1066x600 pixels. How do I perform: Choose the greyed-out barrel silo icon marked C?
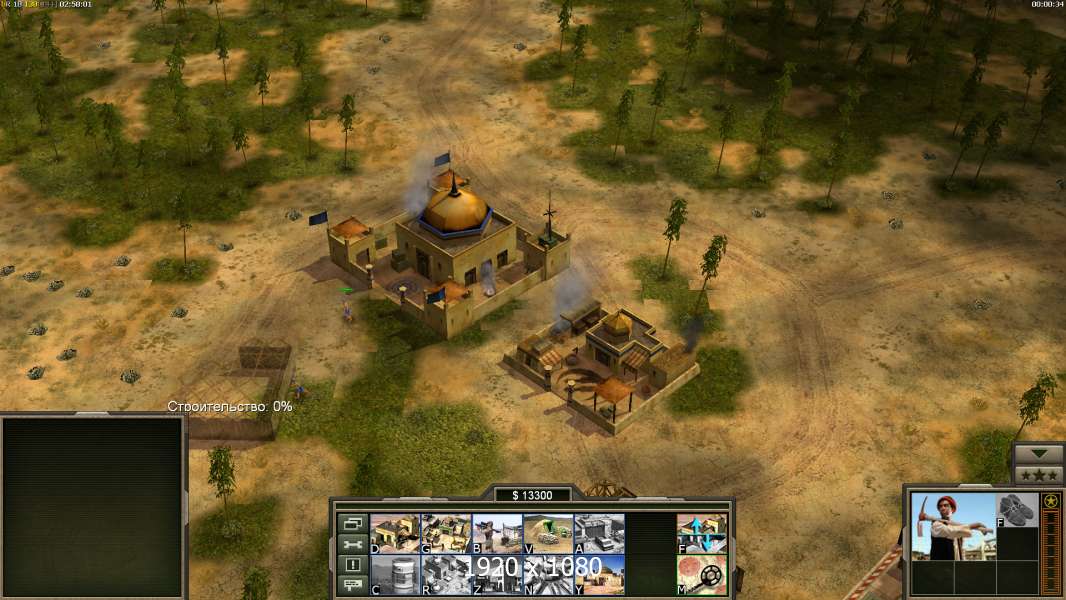pos(395,574)
